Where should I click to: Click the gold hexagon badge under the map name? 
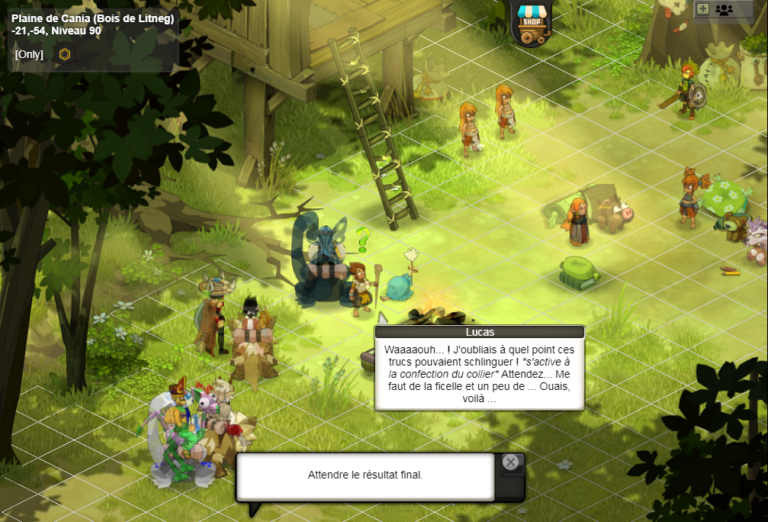(65, 54)
